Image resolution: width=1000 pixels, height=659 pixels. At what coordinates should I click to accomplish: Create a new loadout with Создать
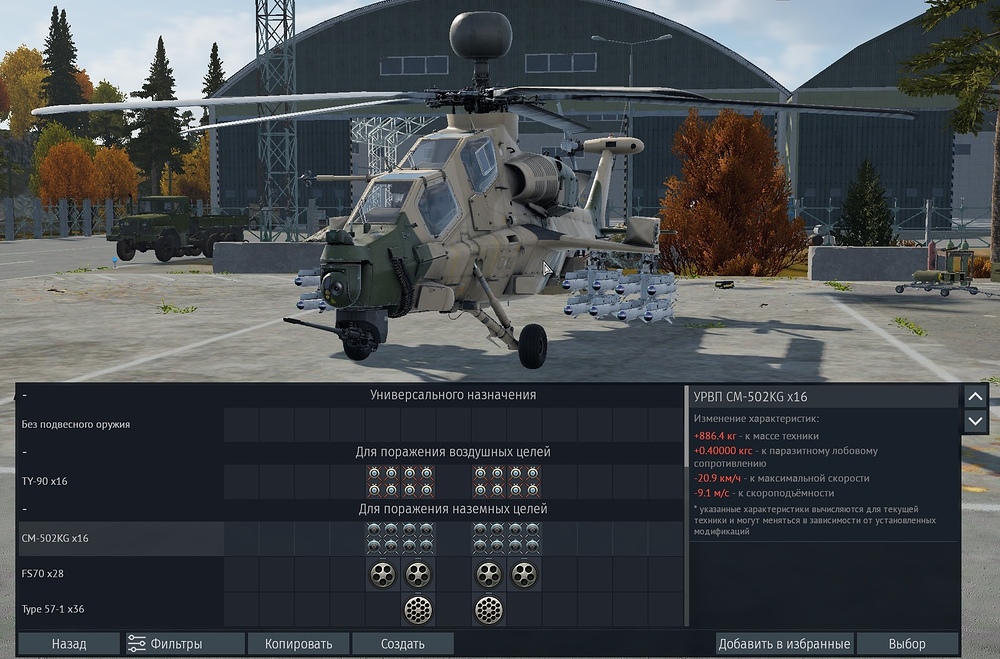pyautogui.click(x=403, y=644)
